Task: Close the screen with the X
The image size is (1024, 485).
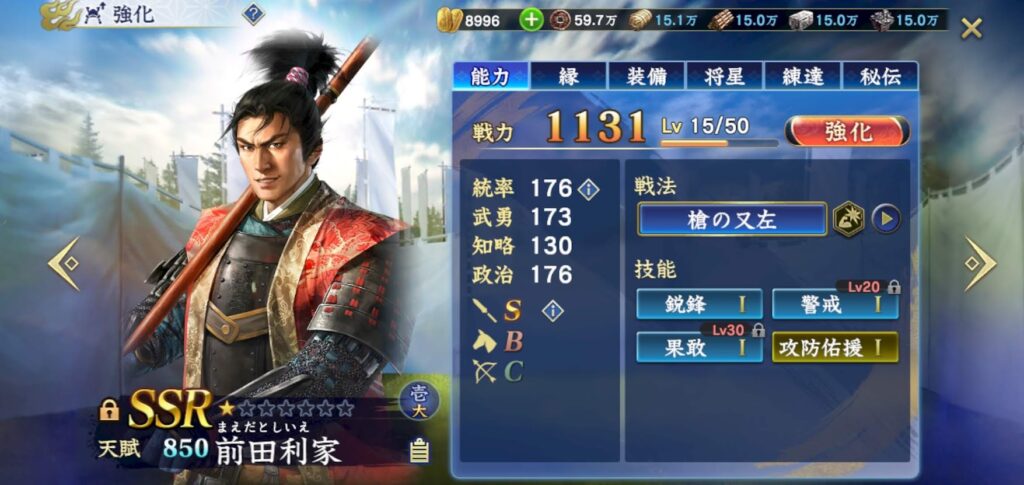Action: tap(971, 28)
